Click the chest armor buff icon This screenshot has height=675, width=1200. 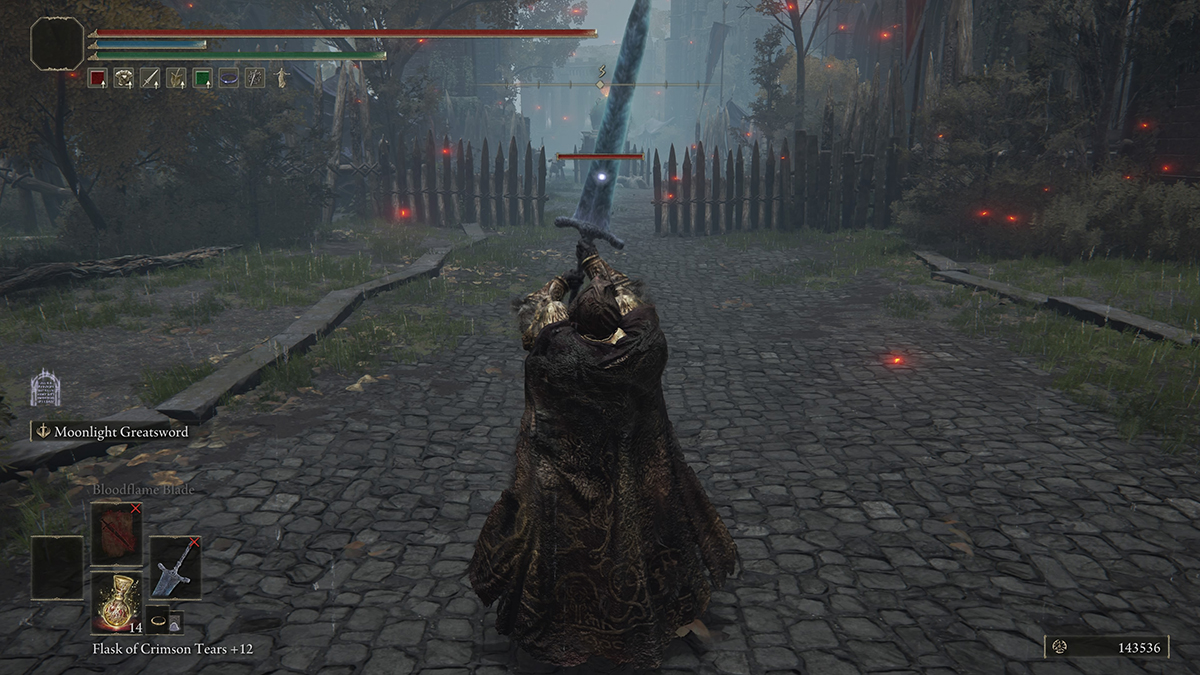click(x=124, y=77)
